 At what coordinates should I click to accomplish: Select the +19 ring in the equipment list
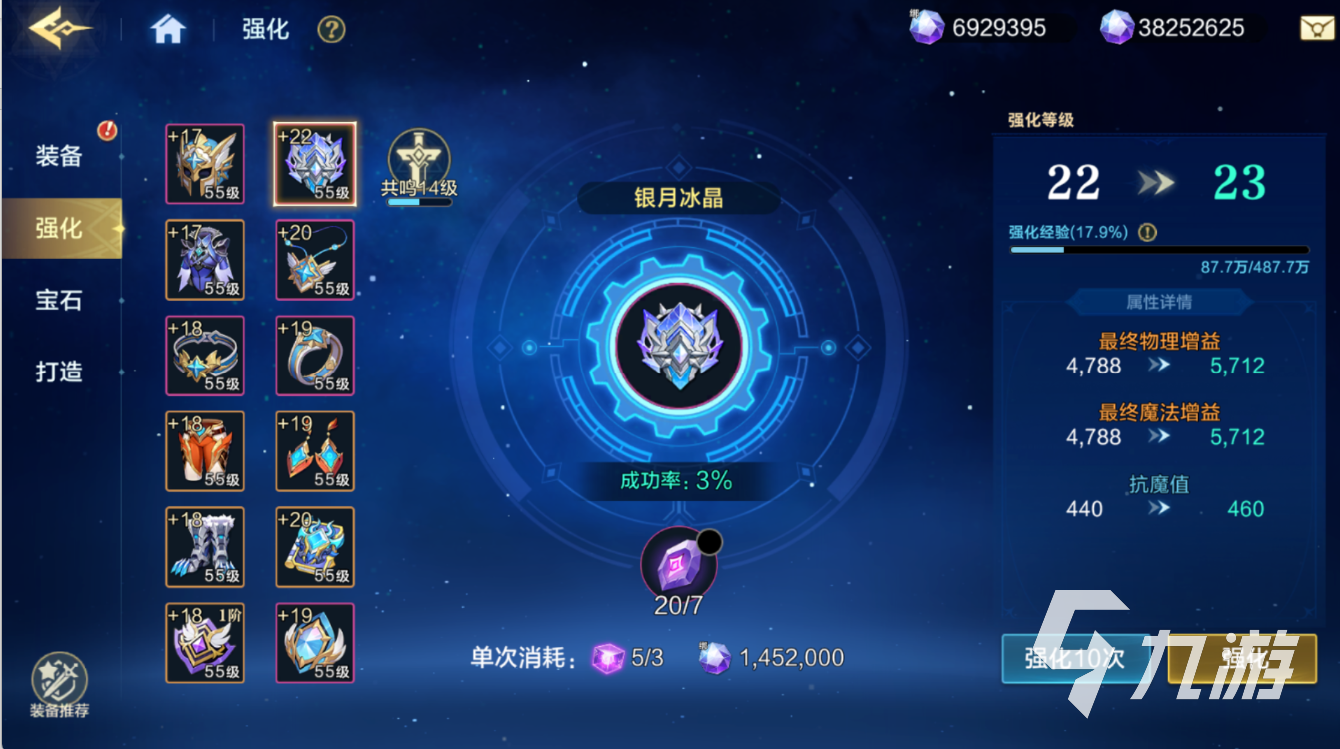pos(315,355)
